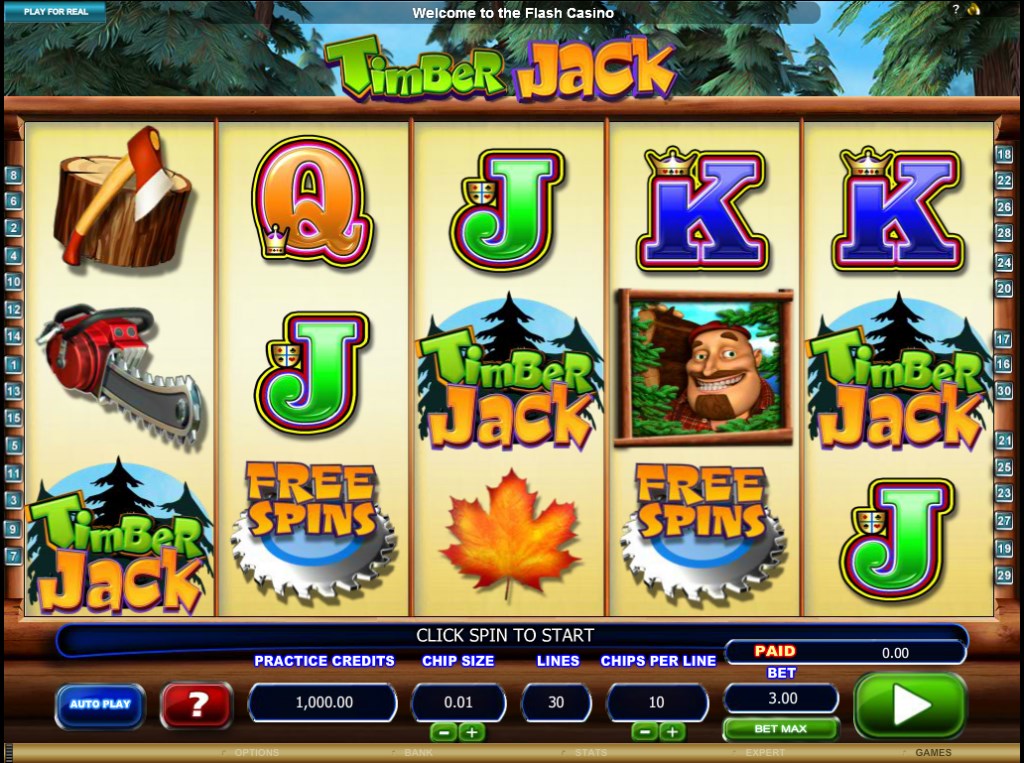
Task: Increase the chip size with the plus button
Action: [x=471, y=732]
